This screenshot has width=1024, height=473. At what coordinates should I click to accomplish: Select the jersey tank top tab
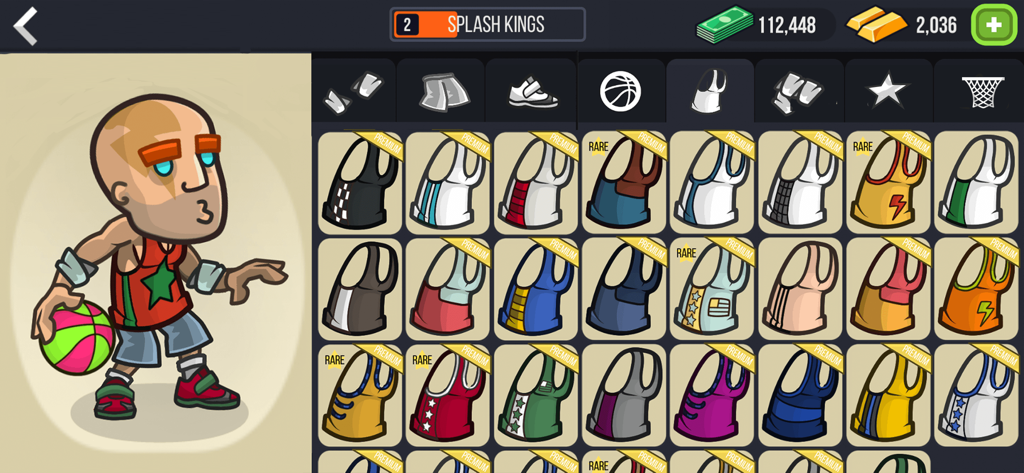[x=709, y=92]
